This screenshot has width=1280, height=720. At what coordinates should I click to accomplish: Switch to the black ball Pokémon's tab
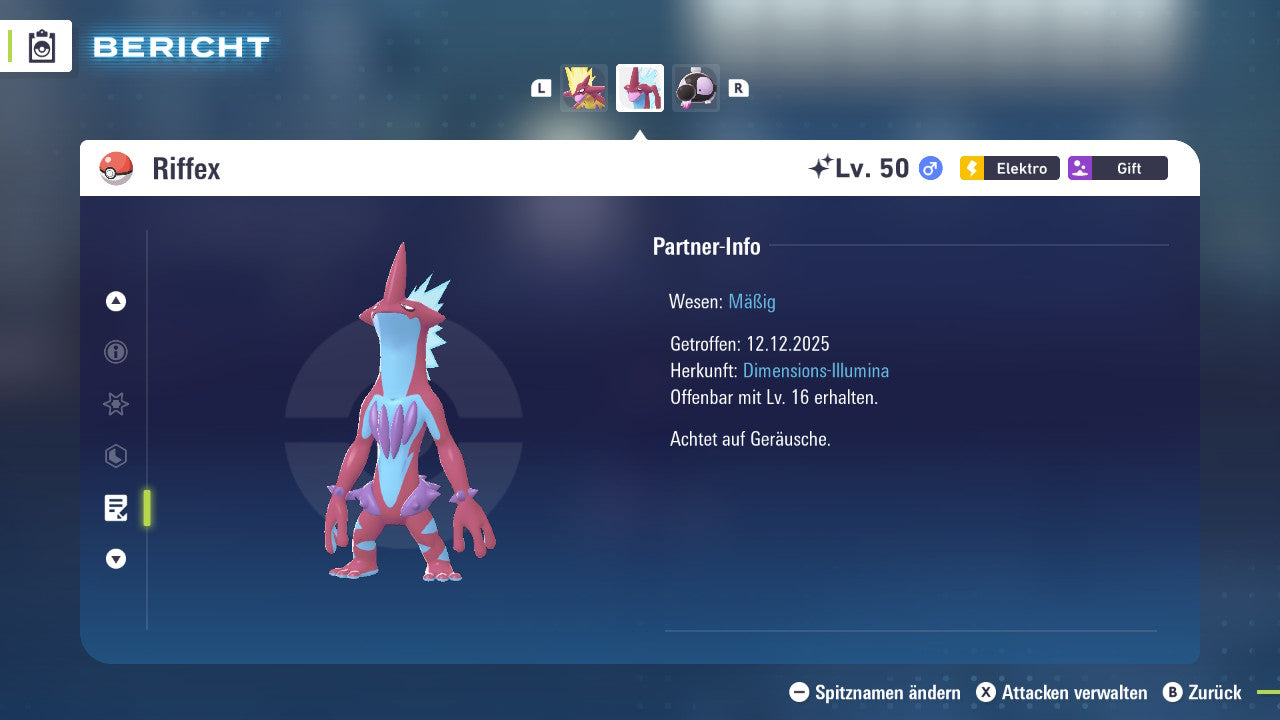click(x=696, y=87)
